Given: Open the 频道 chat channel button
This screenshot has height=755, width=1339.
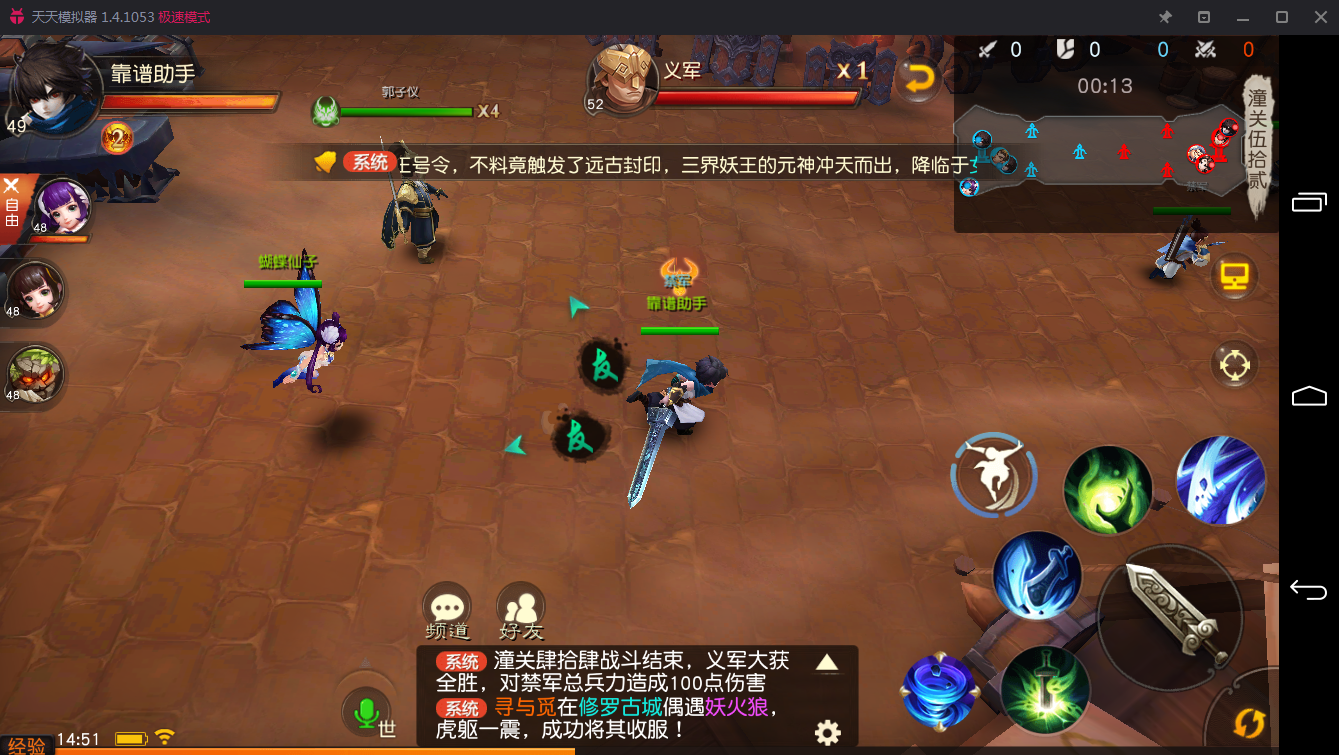Looking at the screenshot, I should tap(446, 605).
